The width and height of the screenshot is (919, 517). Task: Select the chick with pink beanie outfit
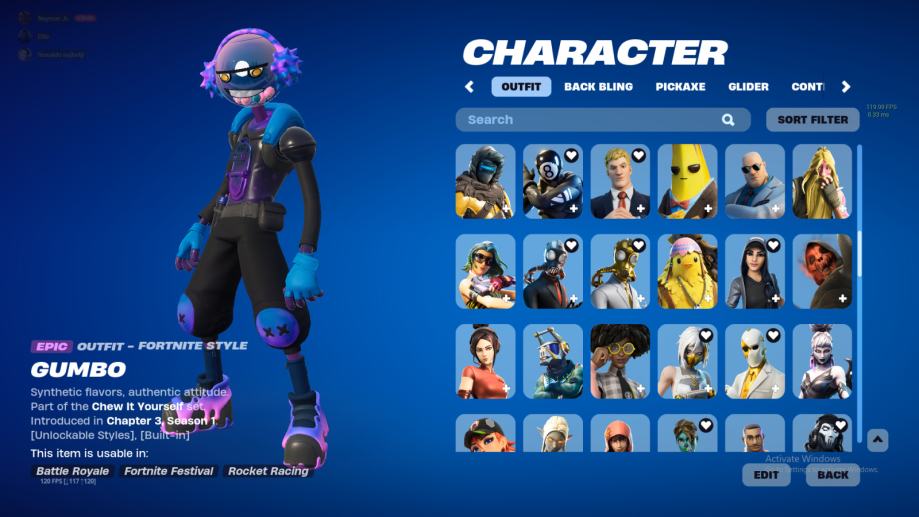pos(687,271)
